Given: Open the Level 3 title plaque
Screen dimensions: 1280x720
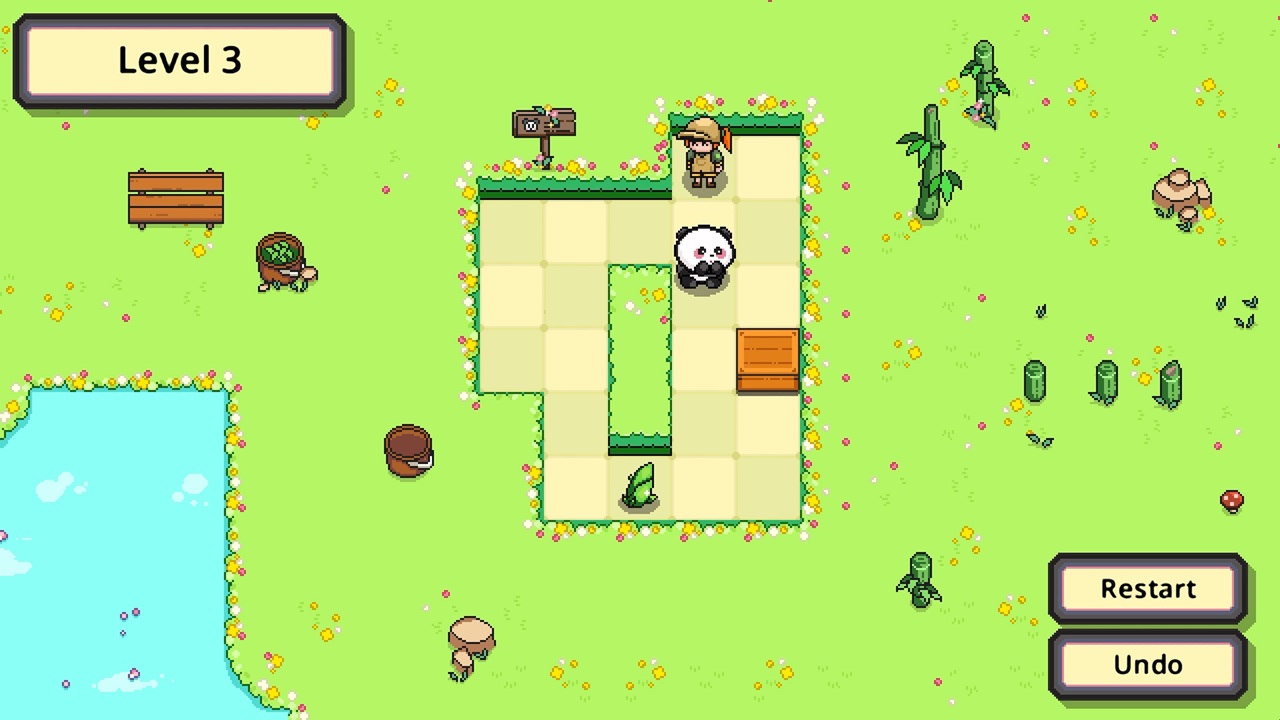Looking at the screenshot, I should [178, 60].
